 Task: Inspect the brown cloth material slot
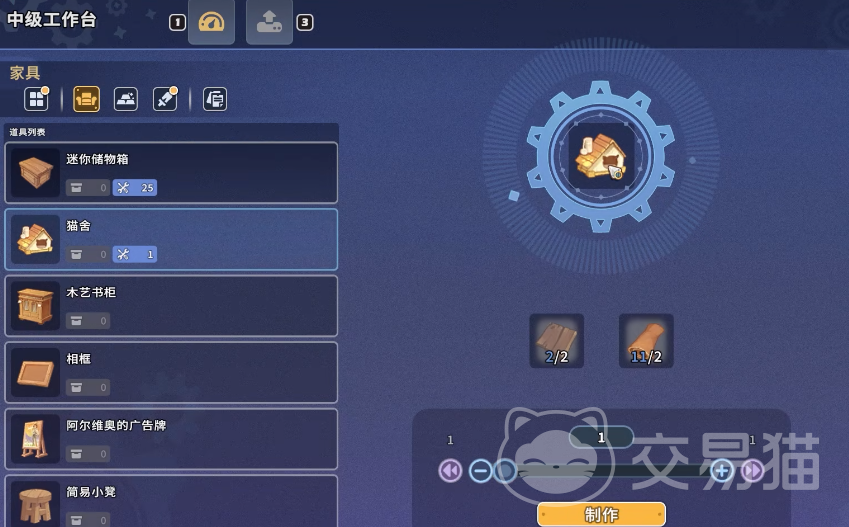coord(646,341)
